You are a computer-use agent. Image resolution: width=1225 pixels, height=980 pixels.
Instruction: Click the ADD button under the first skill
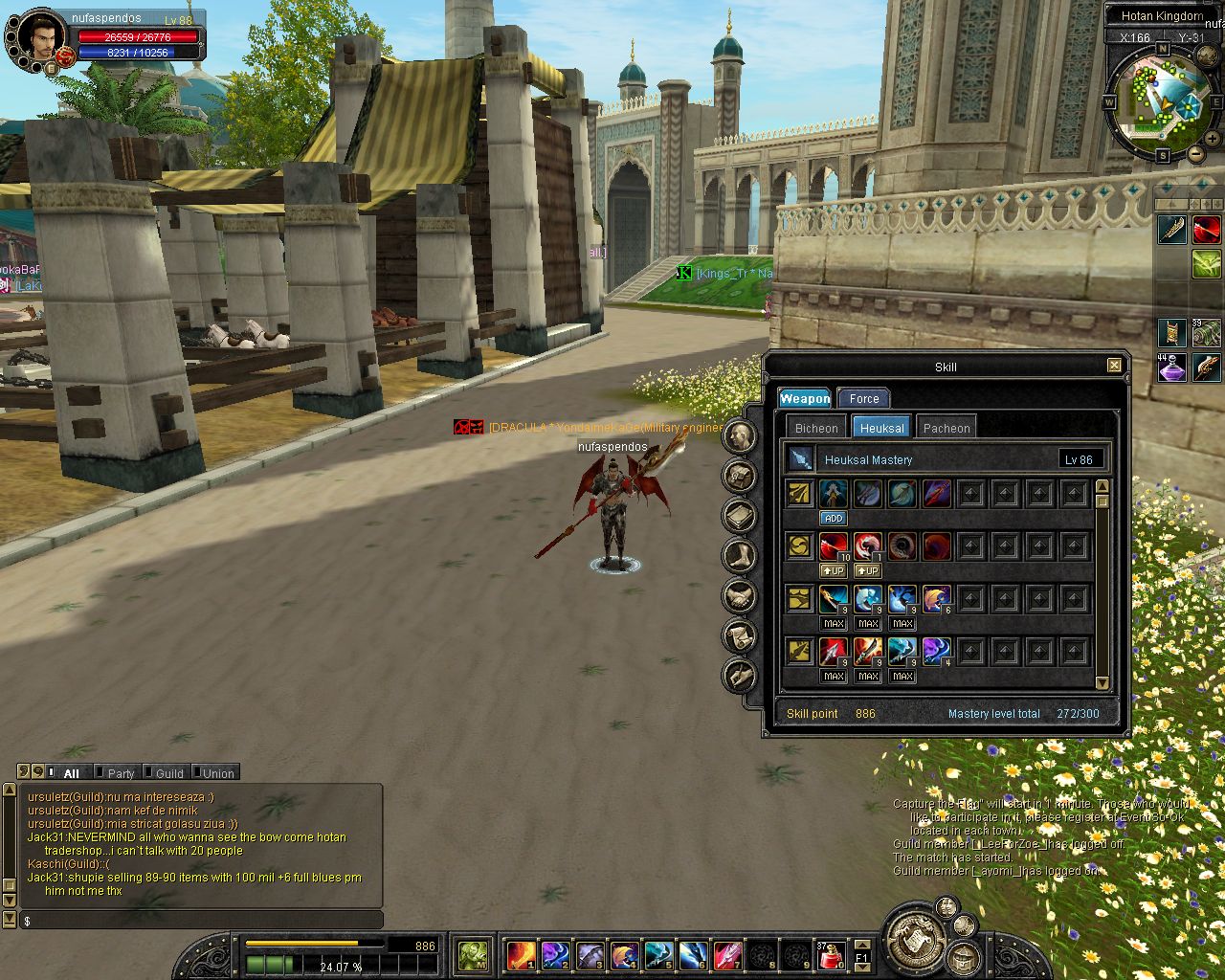[834, 519]
